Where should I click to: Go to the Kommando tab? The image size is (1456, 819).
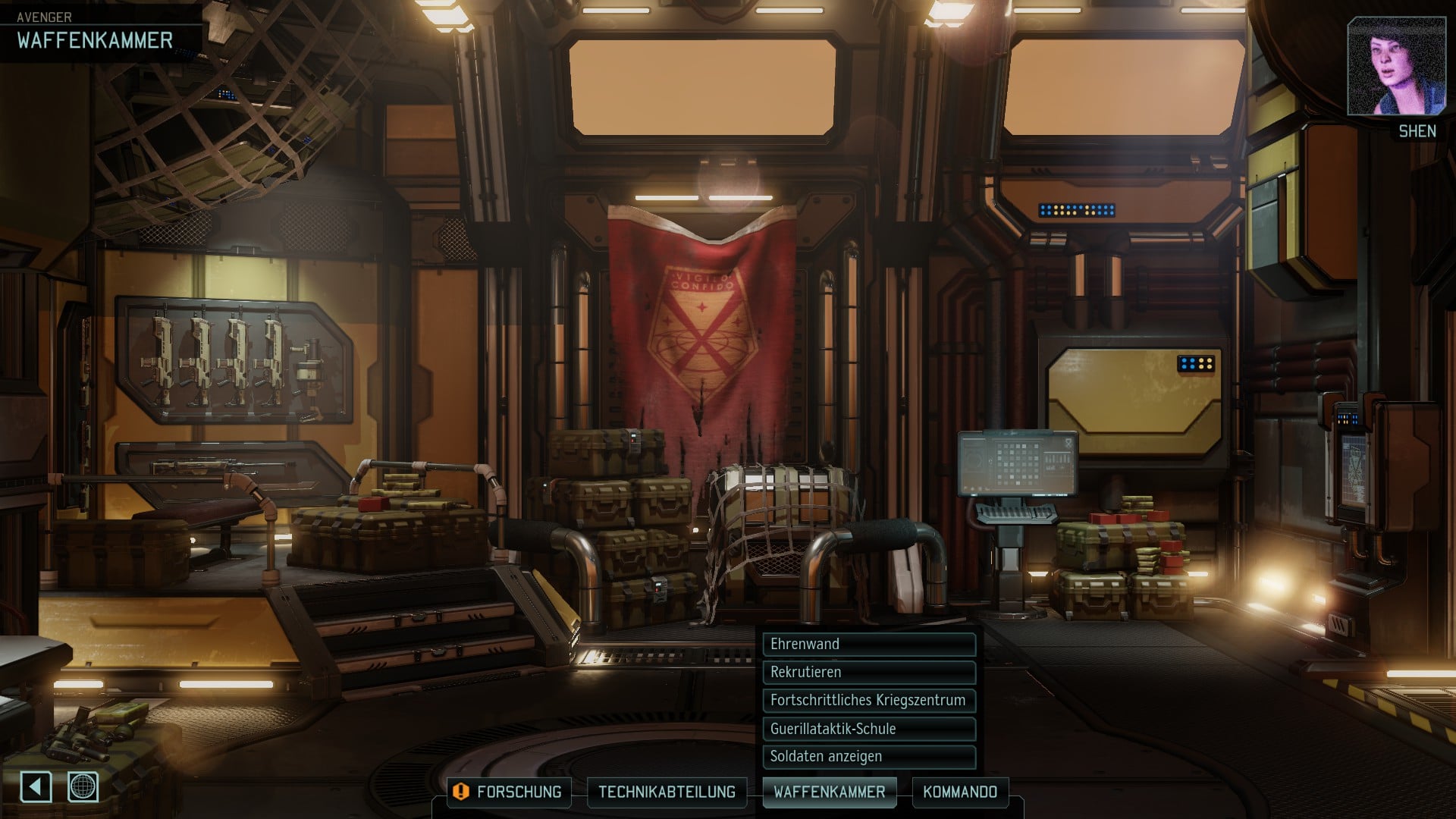tap(959, 792)
